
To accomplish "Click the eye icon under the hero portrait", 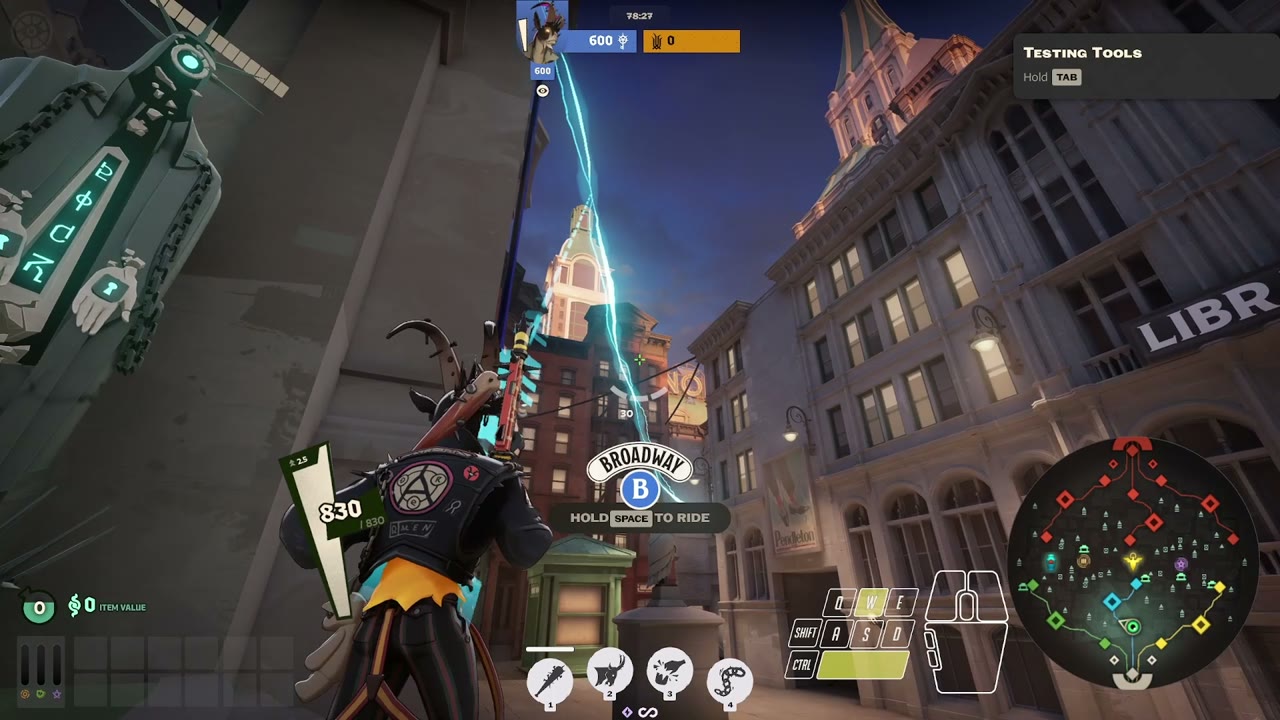I will point(542,91).
